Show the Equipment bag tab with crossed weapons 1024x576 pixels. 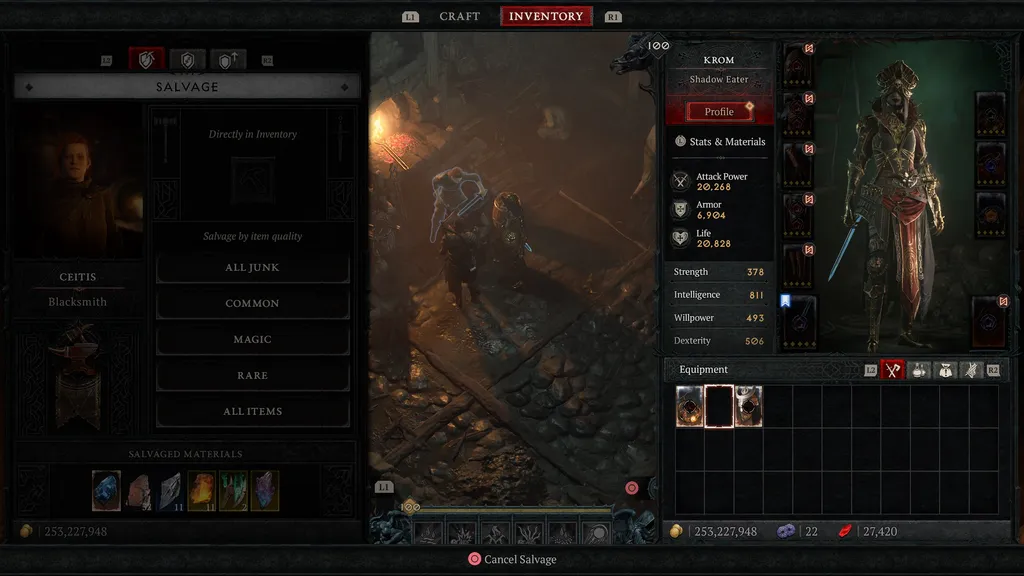(892, 370)
